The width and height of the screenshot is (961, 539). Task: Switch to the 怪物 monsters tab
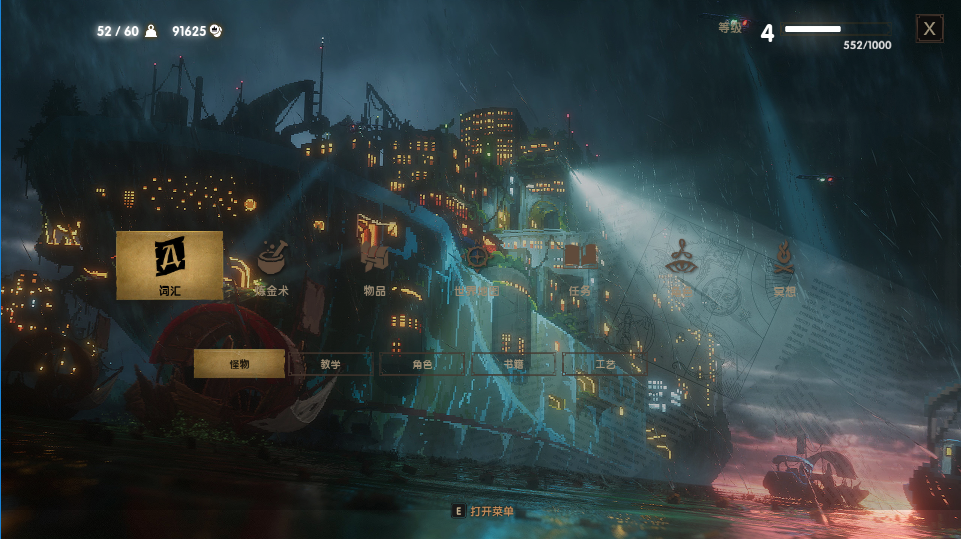click(x=239, y=364)
